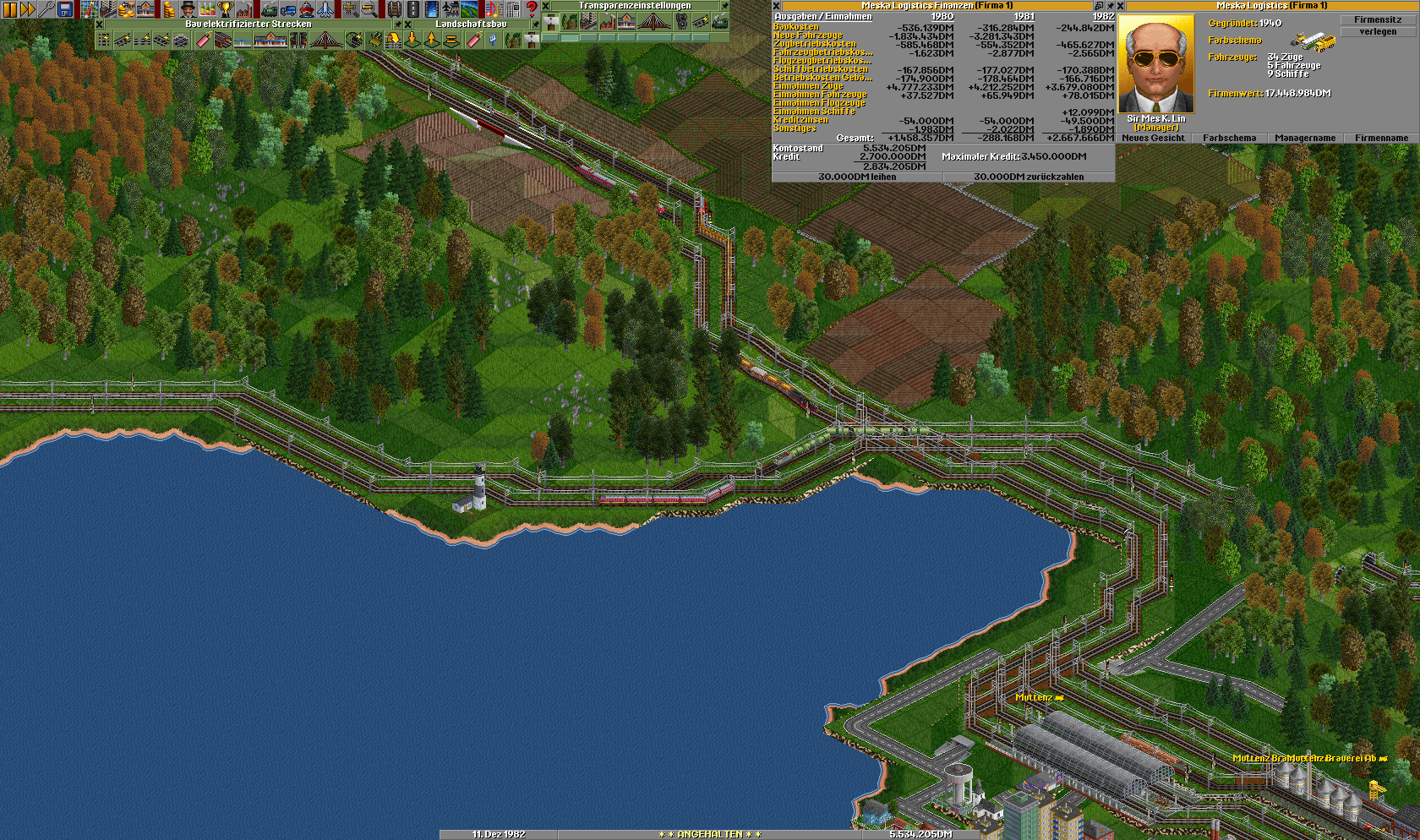The height and width of the screenshot is (840, 1420).
Task: Borrow money with '30.000DM leihen'
Action: pyautogui.click(x=857, y=177)
